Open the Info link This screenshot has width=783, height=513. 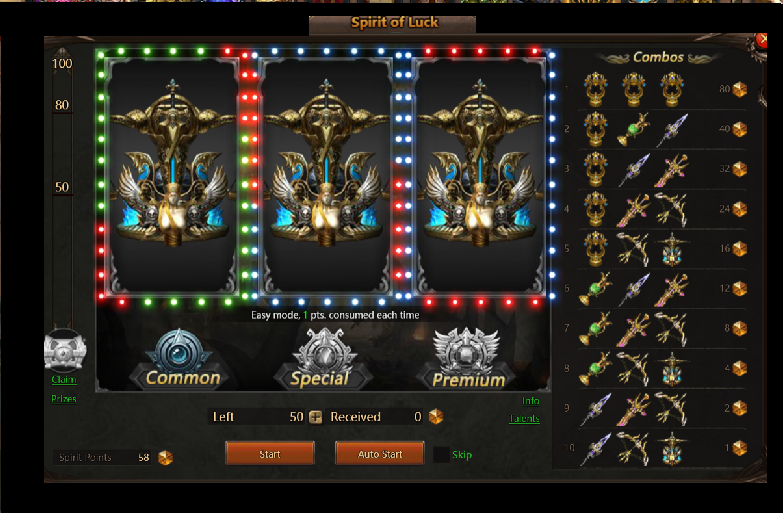point(530,401)
